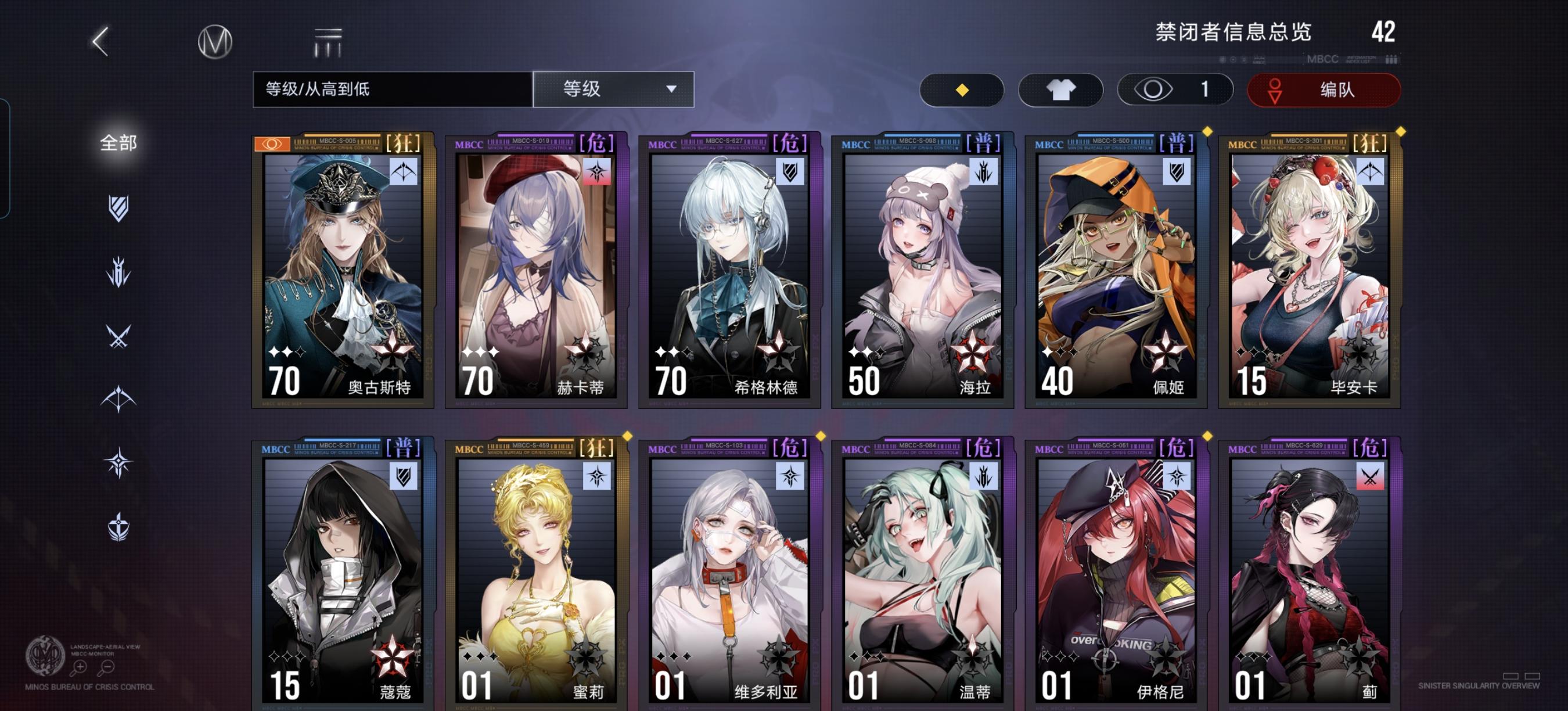Toggle the eye visibility control showing 1
The height and width of the screenshot is (711, 1568).
point(1174,89)
